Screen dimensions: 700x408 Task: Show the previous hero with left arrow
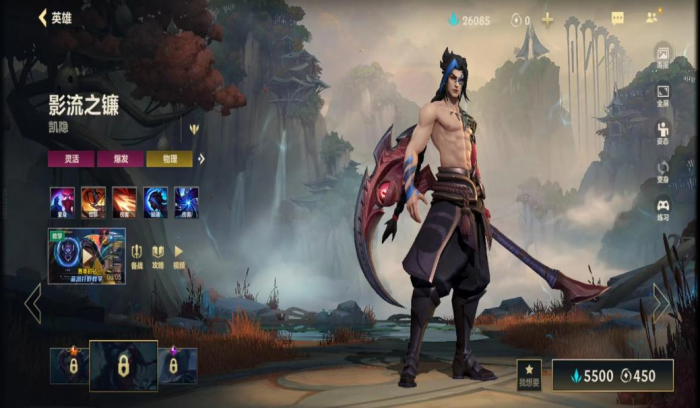[33, 303]
